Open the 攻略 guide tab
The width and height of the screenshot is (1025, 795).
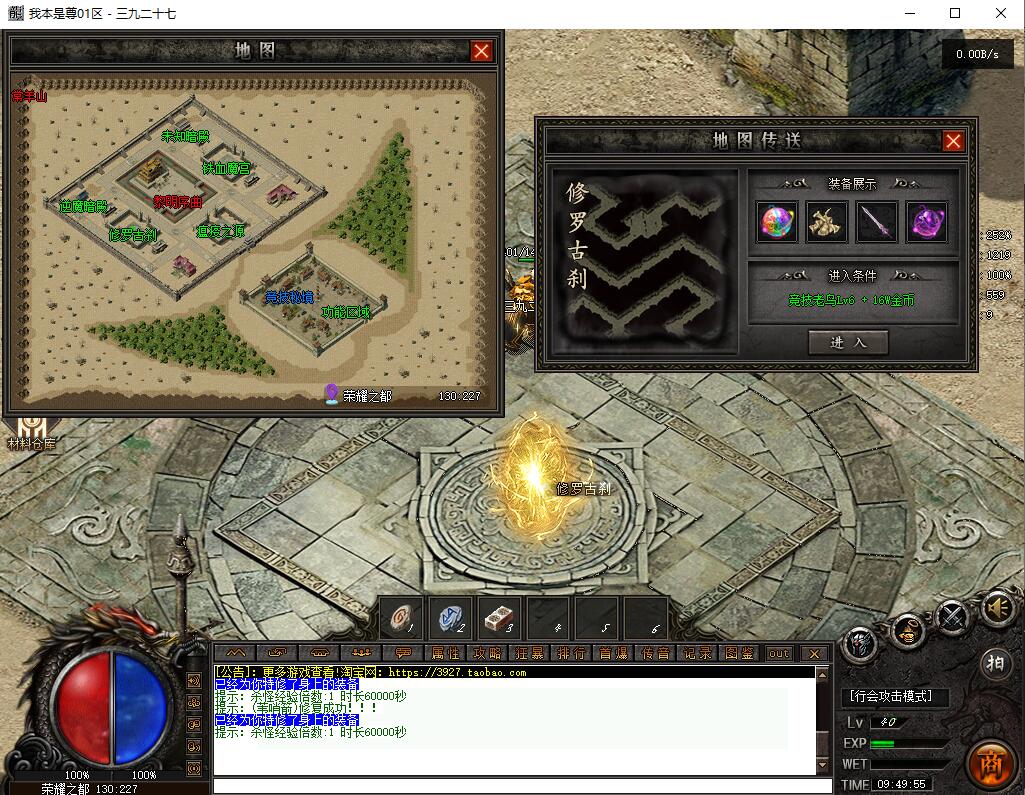488,653
